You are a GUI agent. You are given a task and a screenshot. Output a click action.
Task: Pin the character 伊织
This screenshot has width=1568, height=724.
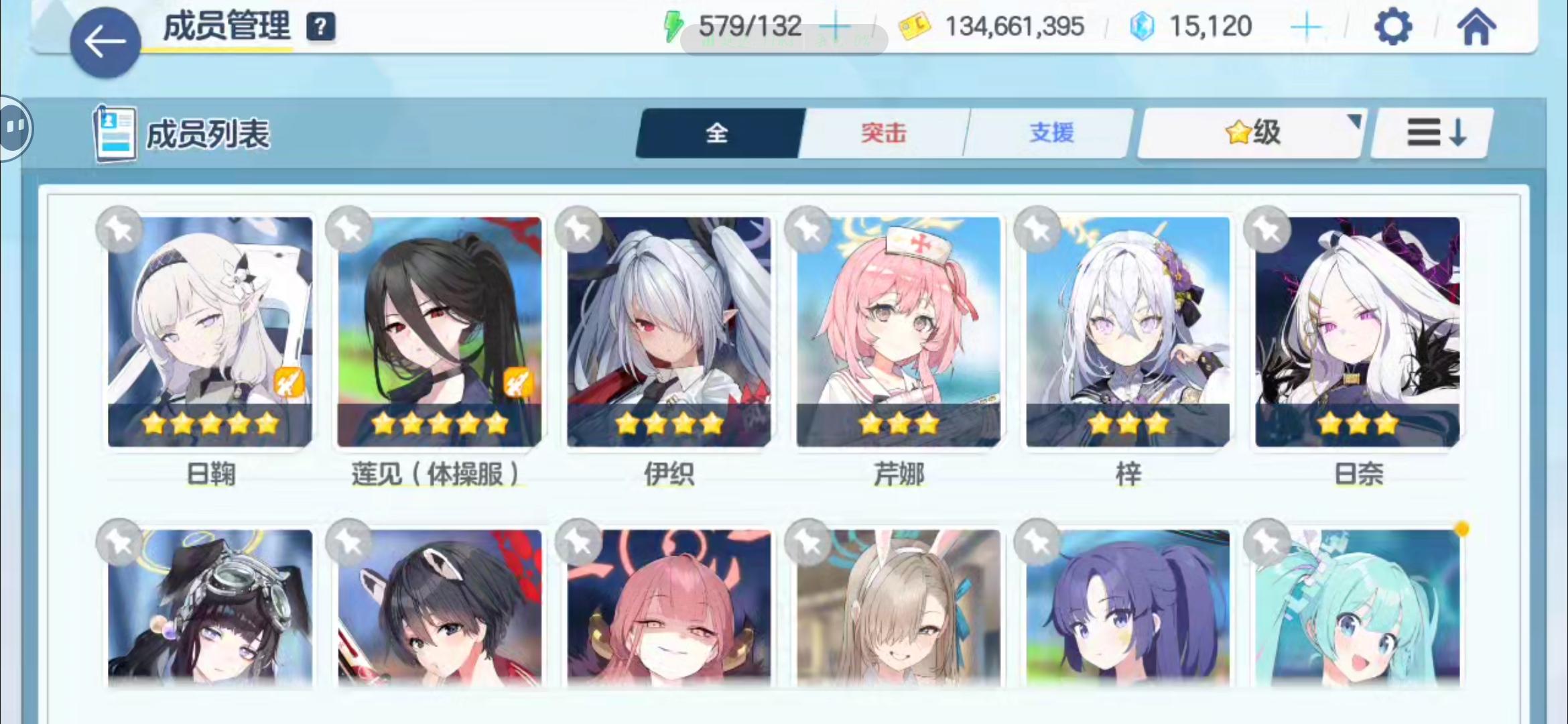coord(579,229)
